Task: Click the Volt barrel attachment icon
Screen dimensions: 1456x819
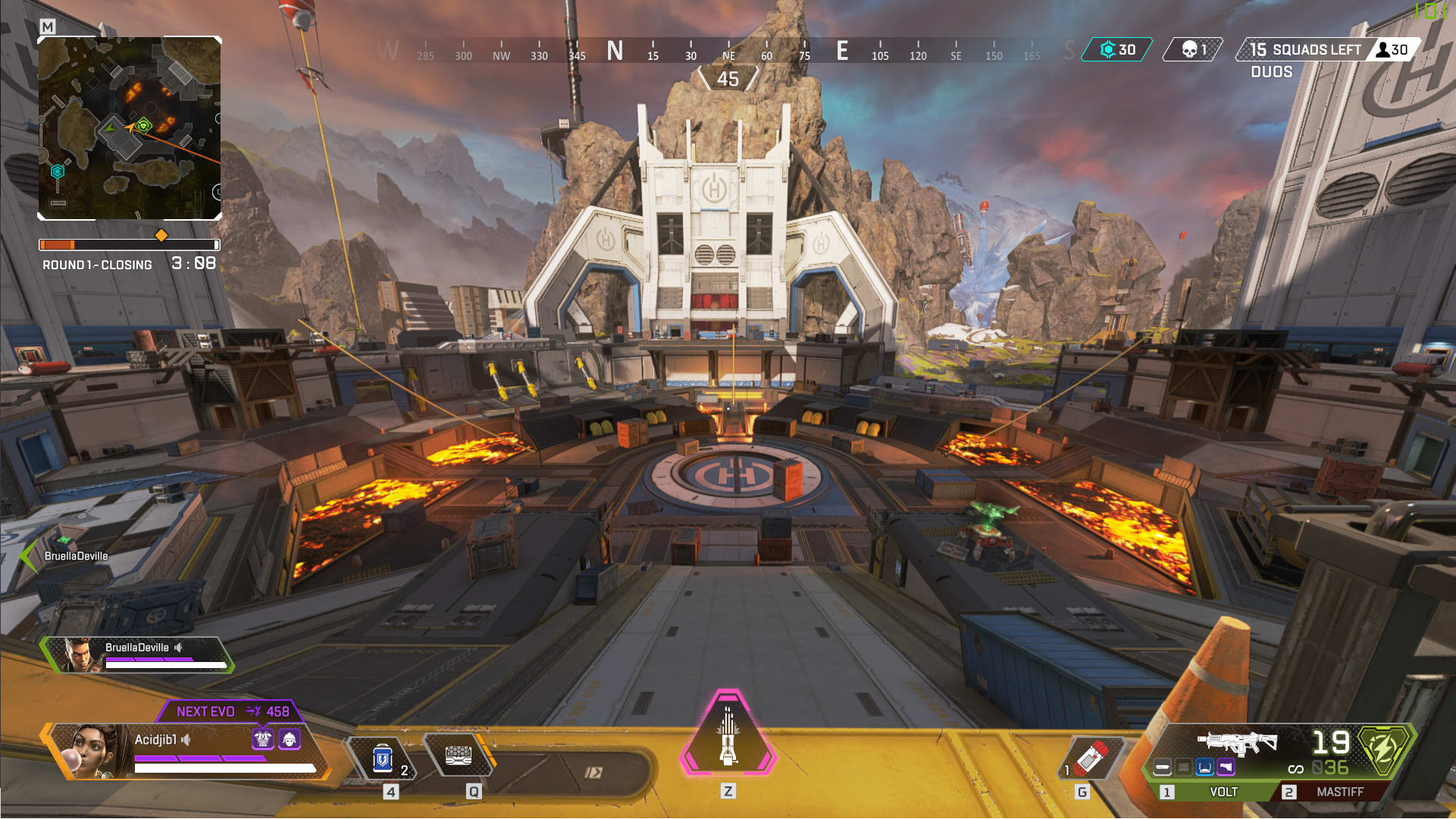Action: [x=1162, y=767]
